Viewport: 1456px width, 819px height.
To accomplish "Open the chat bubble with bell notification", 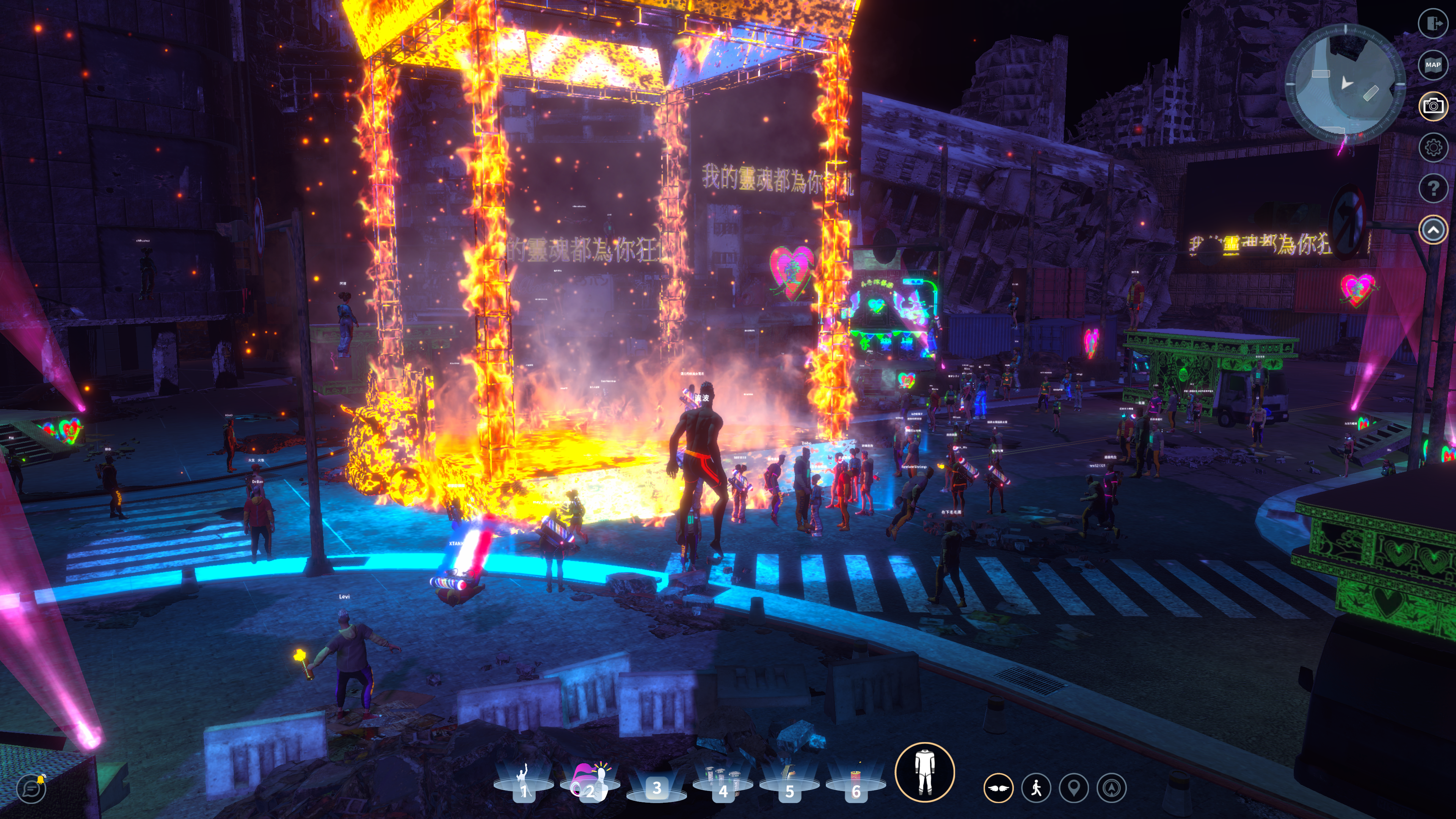I will (x=31, y=788).
